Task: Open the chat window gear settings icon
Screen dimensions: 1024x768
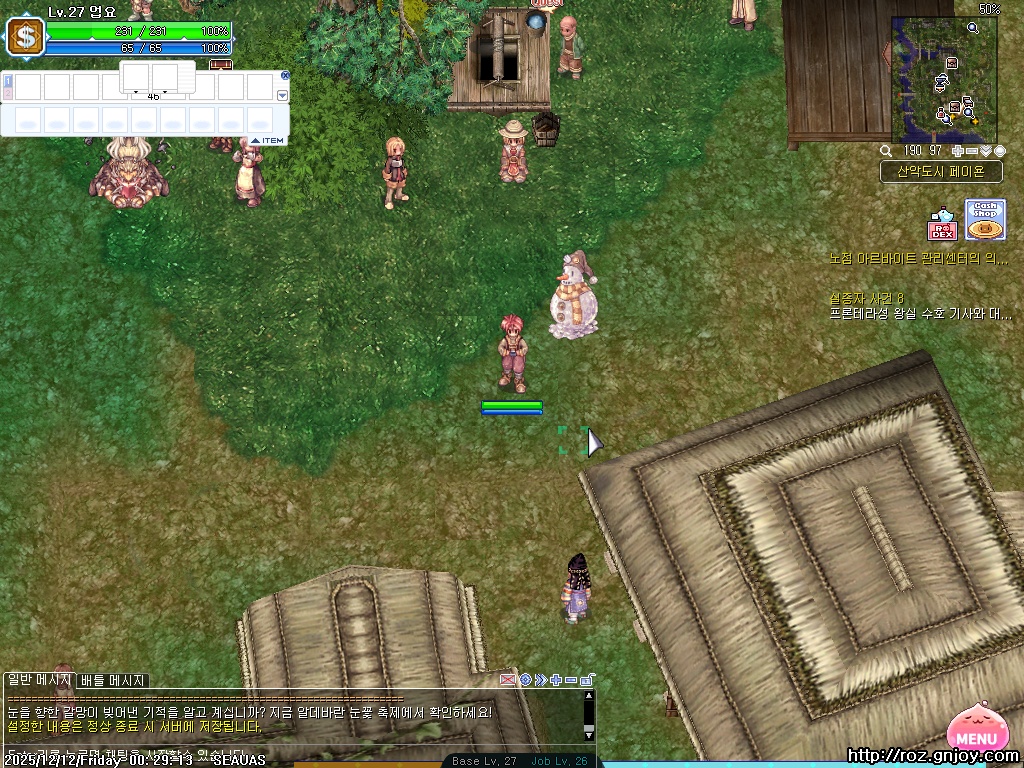Action: pyautogui.click(x=525, y=680)
